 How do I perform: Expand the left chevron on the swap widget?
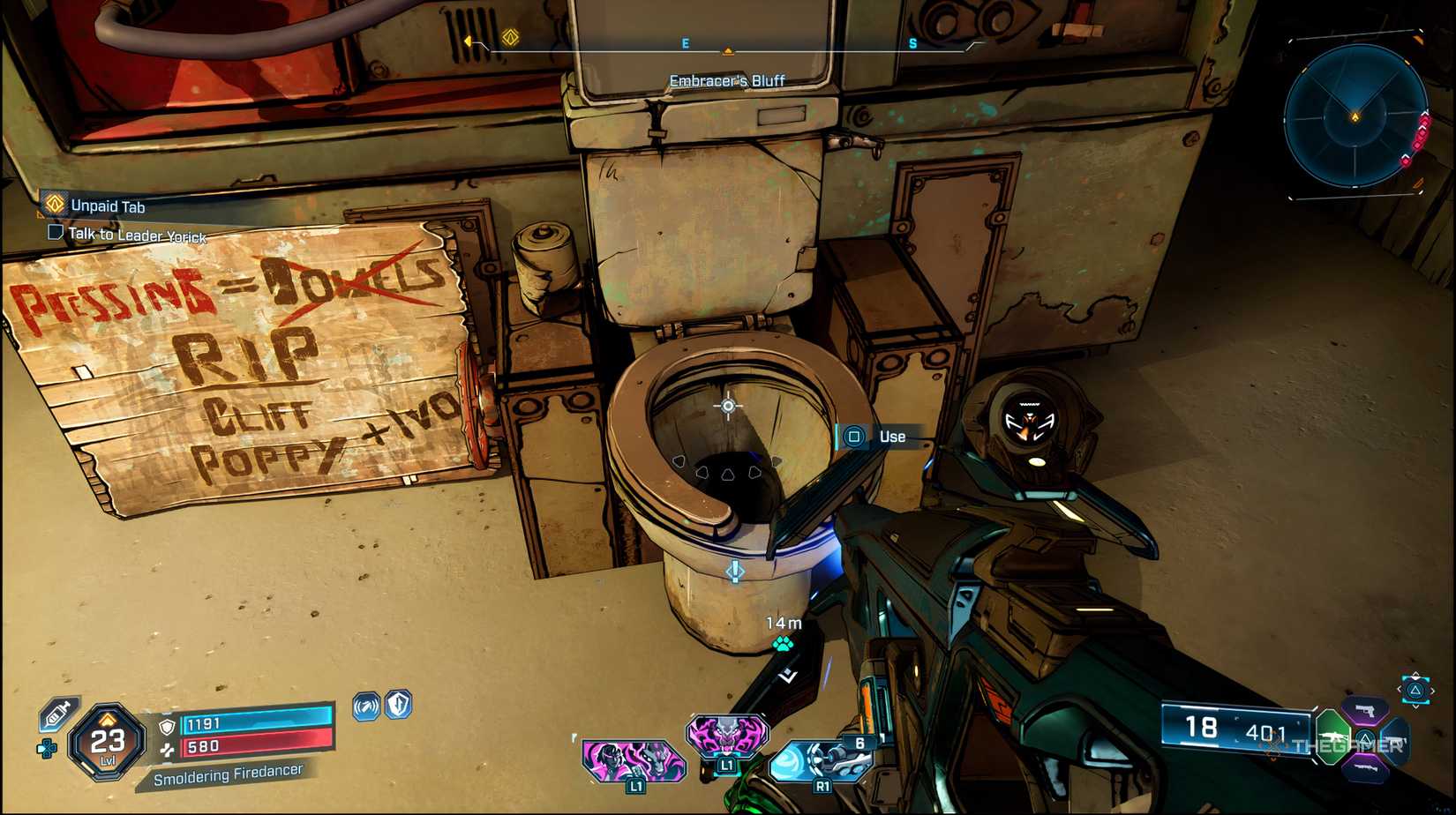tap(1400, 689)
